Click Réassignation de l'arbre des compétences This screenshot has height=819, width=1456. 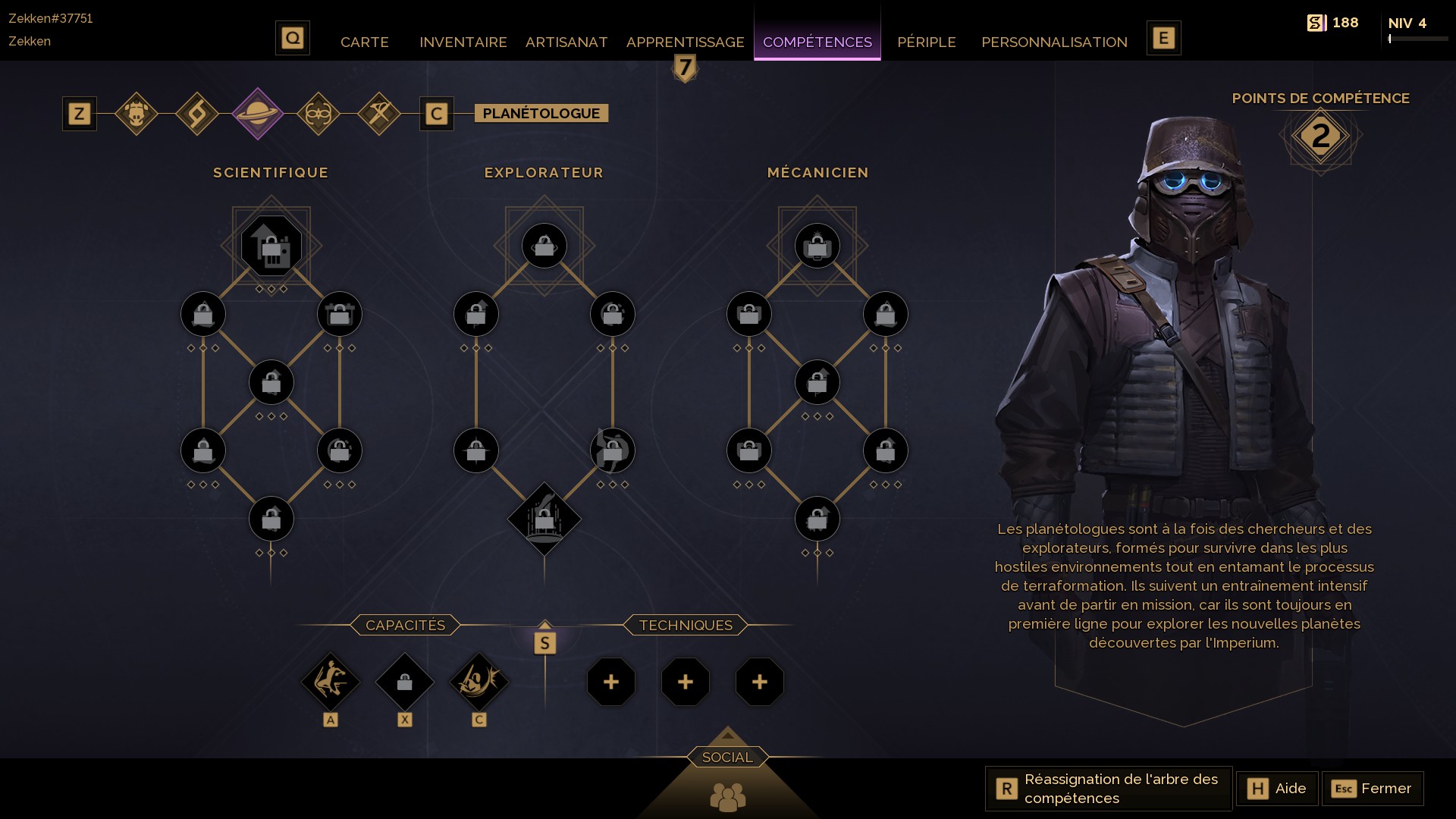tap(1107, 789)
